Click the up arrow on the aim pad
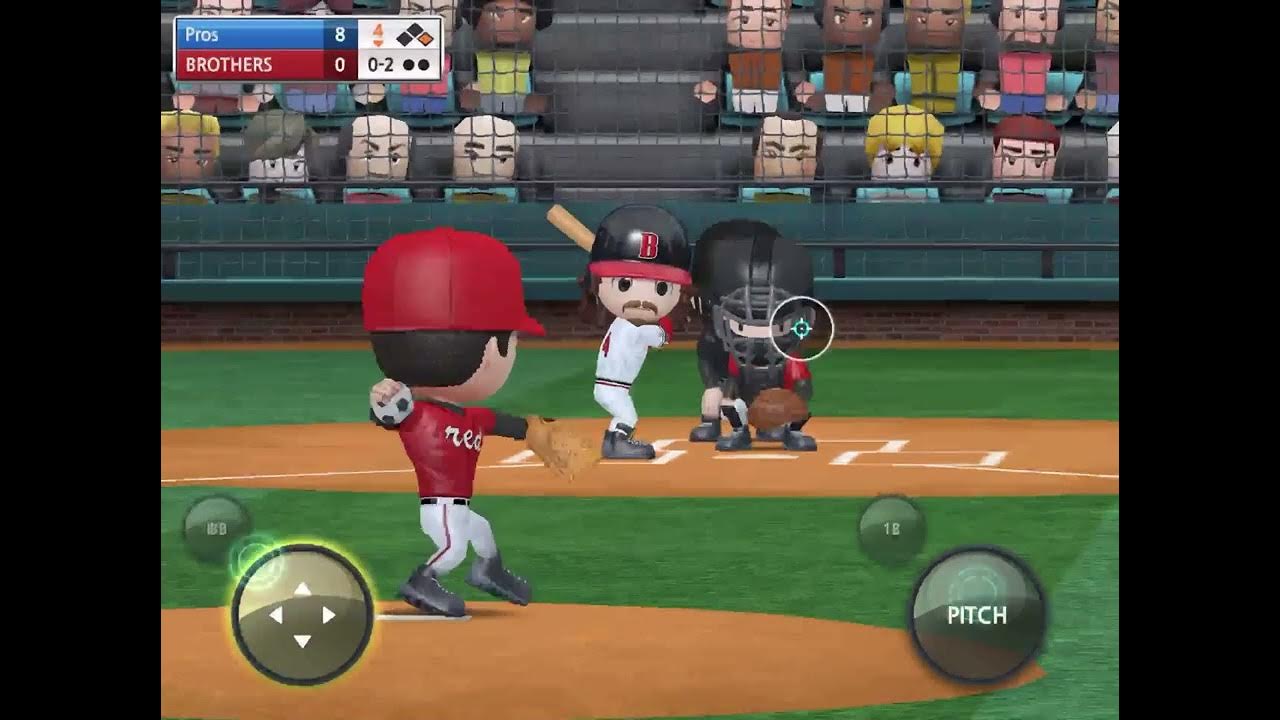This screenshot has height=720, width=1280. click(x=302, y=589)
